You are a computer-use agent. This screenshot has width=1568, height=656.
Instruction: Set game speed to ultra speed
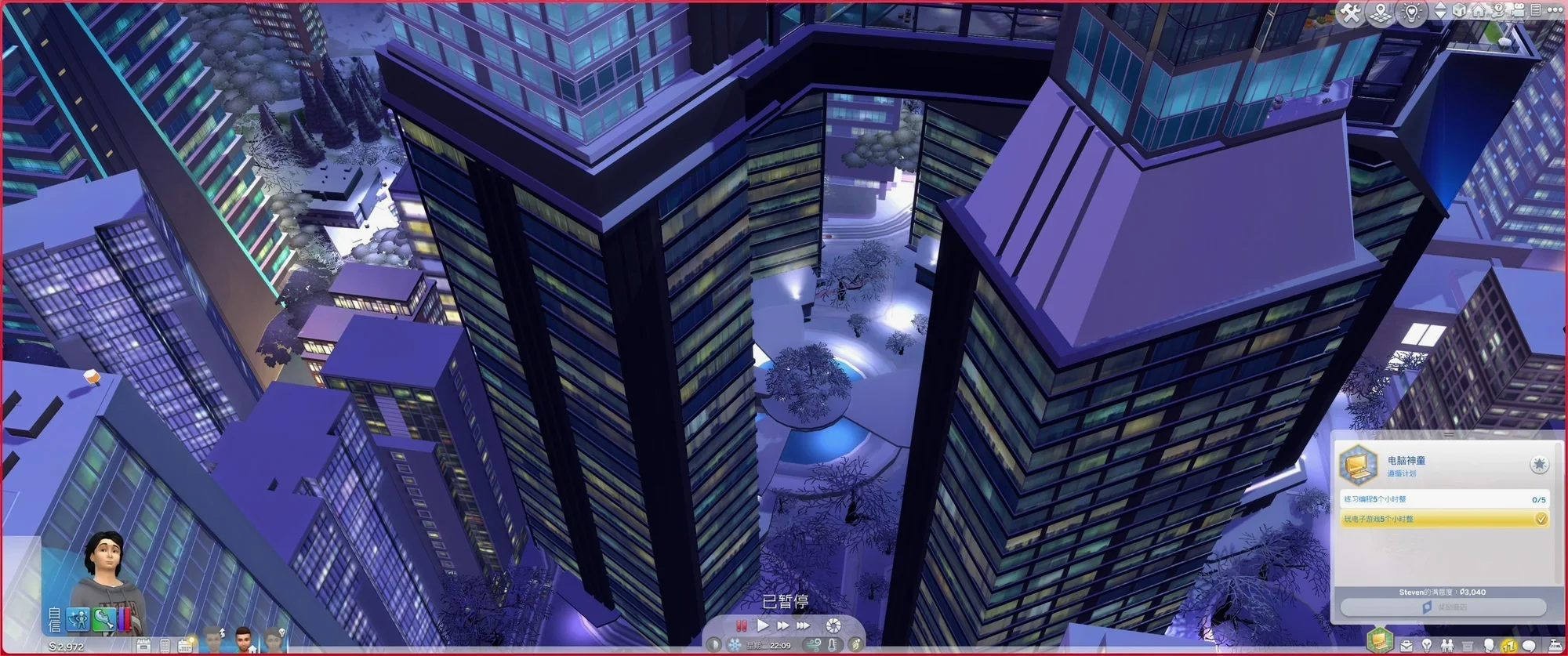[803, 625]
